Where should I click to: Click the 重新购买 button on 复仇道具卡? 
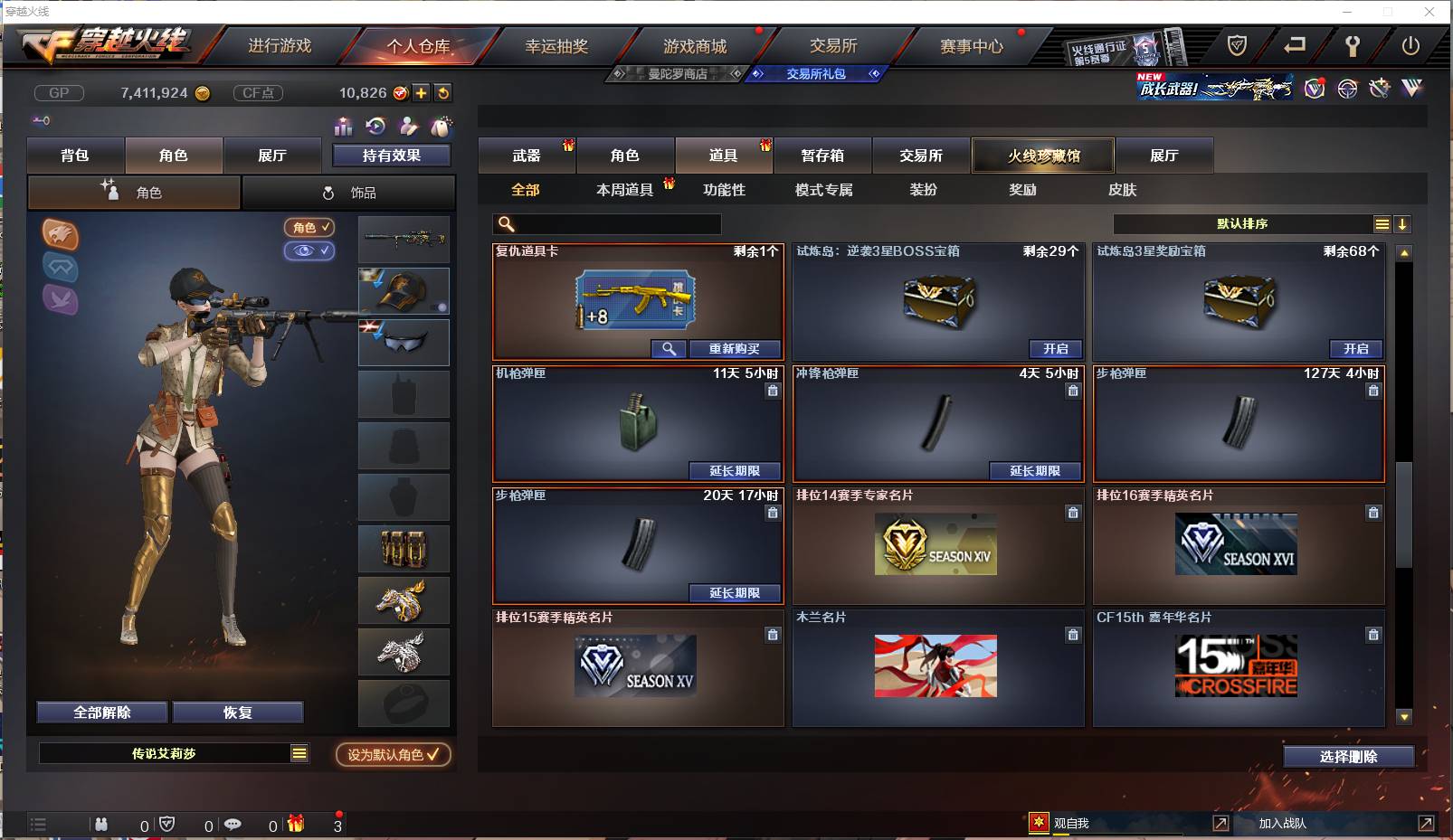click(735, 348)
